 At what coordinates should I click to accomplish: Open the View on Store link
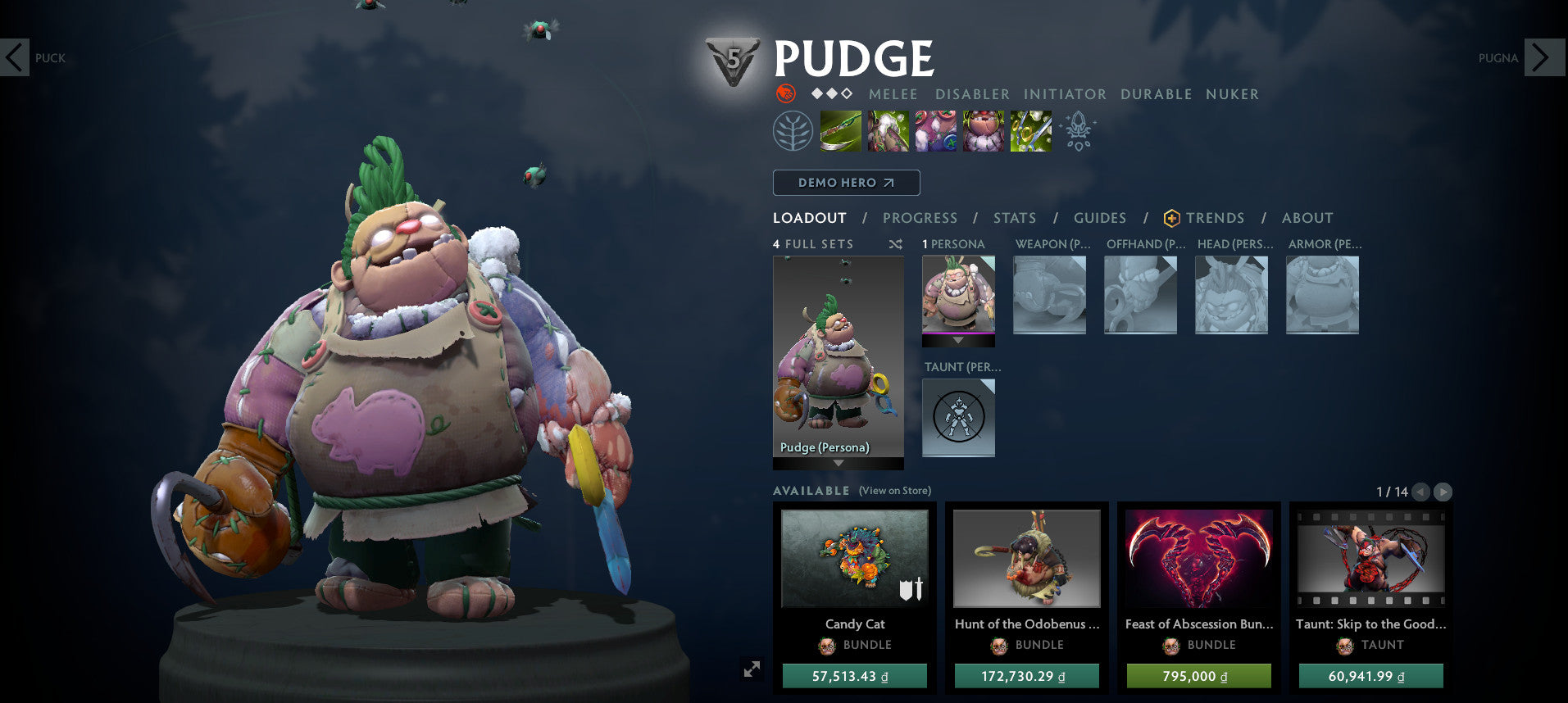tap(893, 490)
